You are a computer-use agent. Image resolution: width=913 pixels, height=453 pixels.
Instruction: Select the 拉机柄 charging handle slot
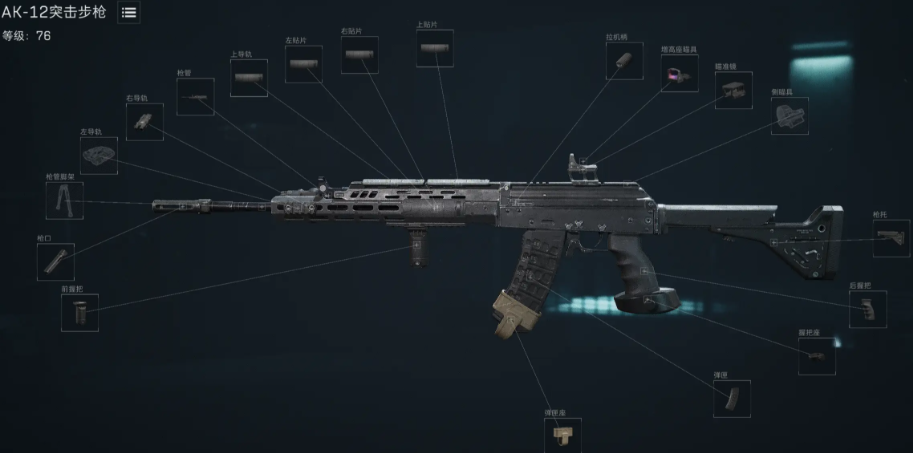click(624, 61)
